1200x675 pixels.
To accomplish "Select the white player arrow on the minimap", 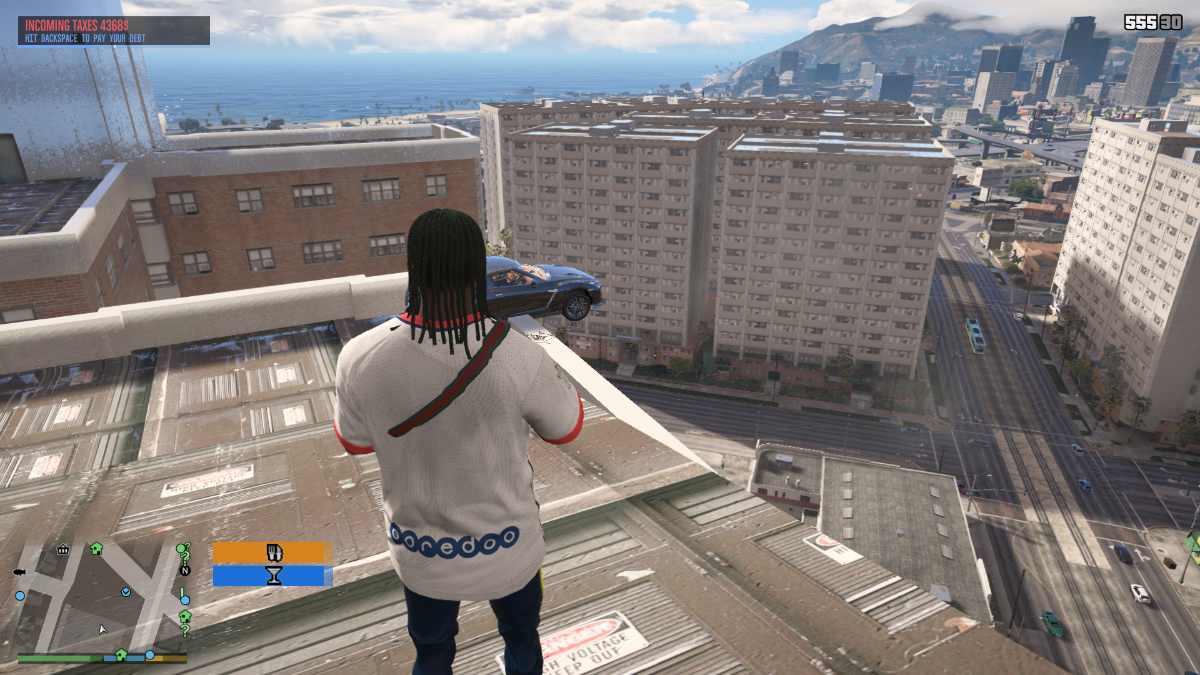I will (101, 629).
